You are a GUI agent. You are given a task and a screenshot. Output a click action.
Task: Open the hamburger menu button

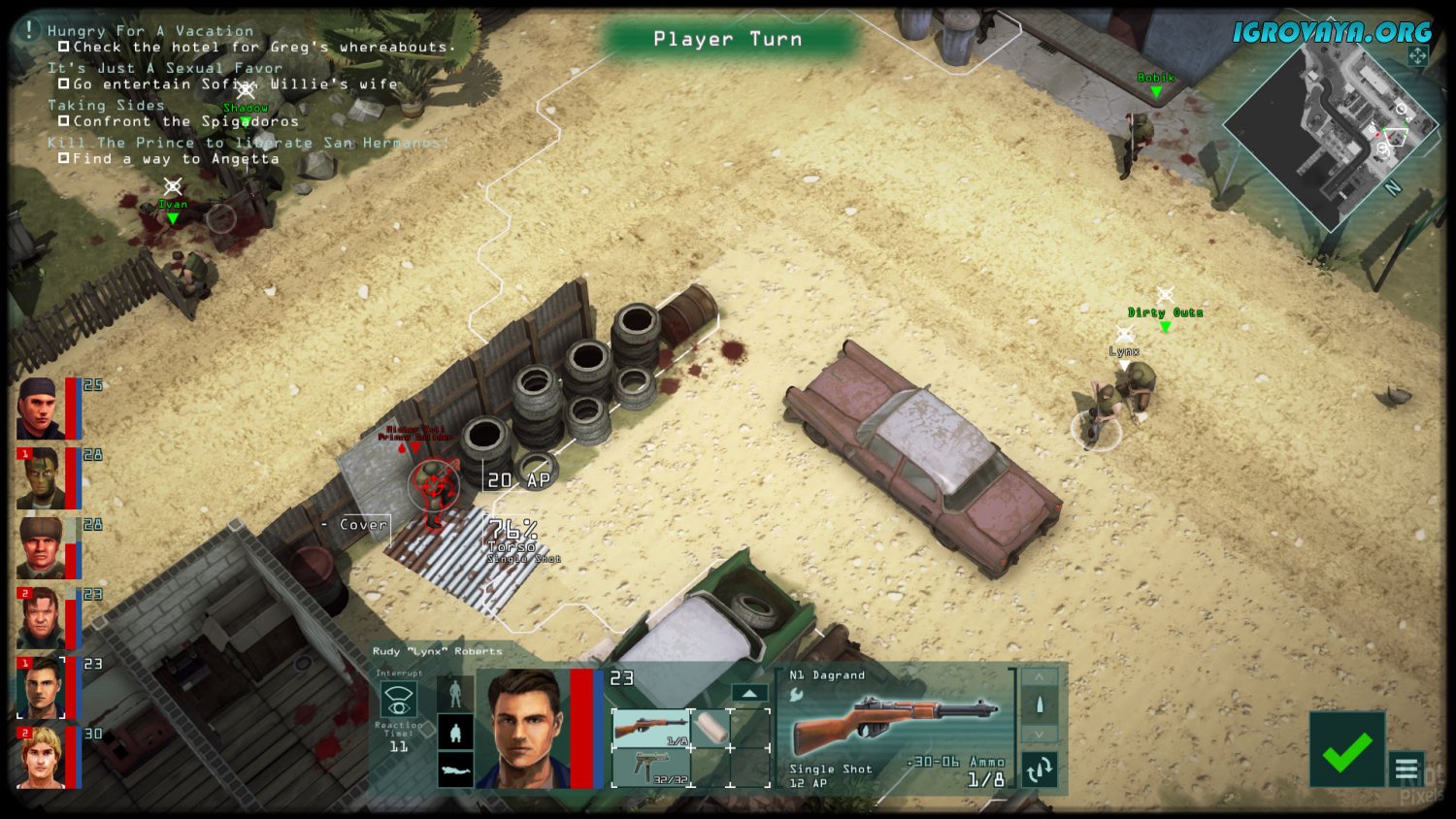pos(1406,770)
